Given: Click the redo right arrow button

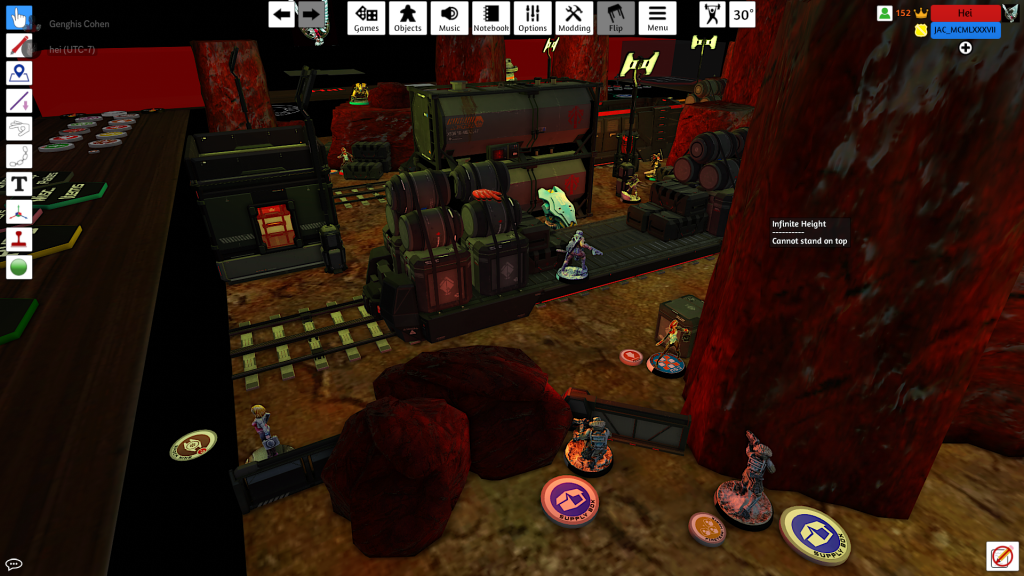Looking at the screenshot, I should (x=311, y=14).
